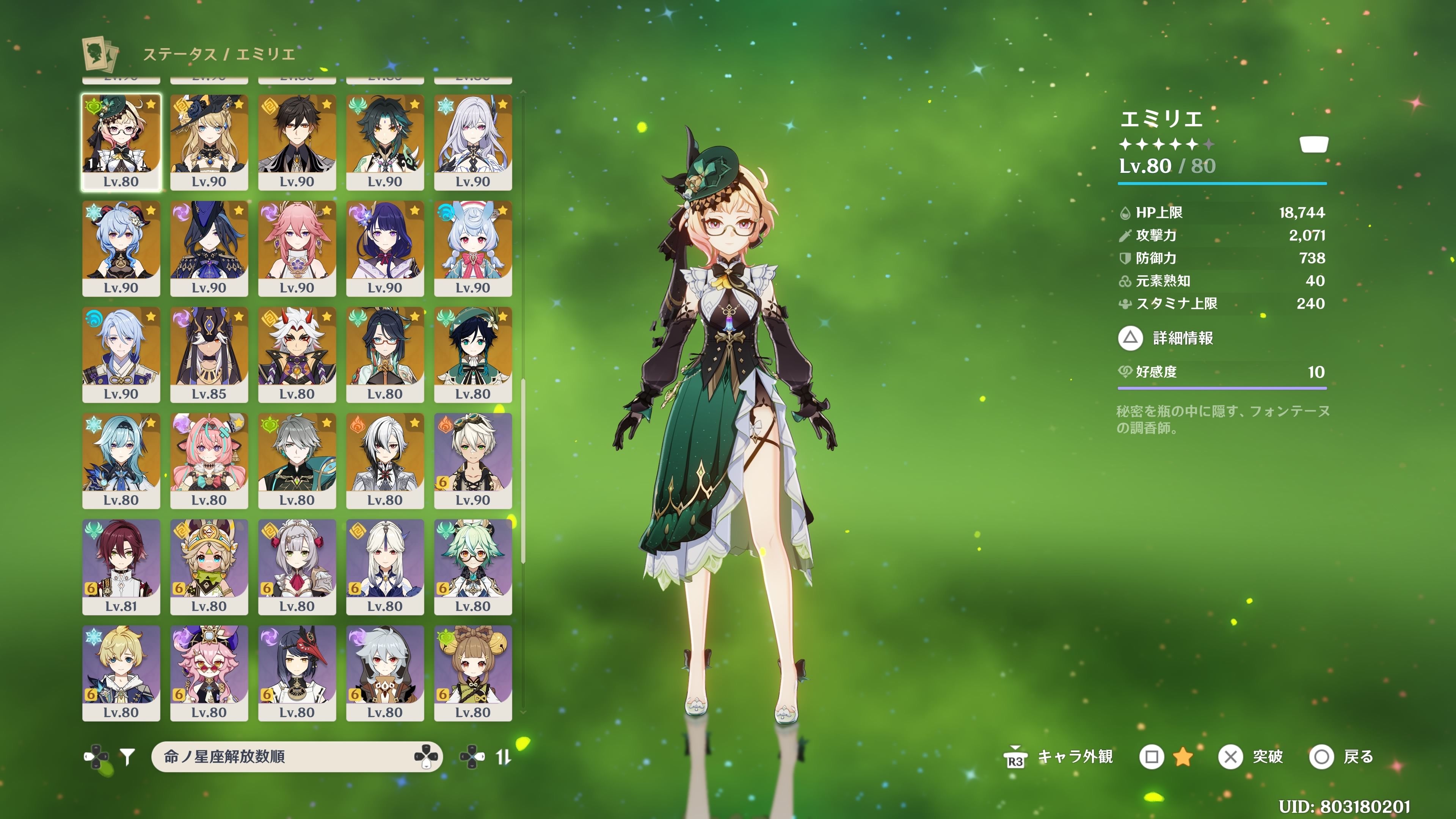Select Ganyu's character tile

point(121,248)
